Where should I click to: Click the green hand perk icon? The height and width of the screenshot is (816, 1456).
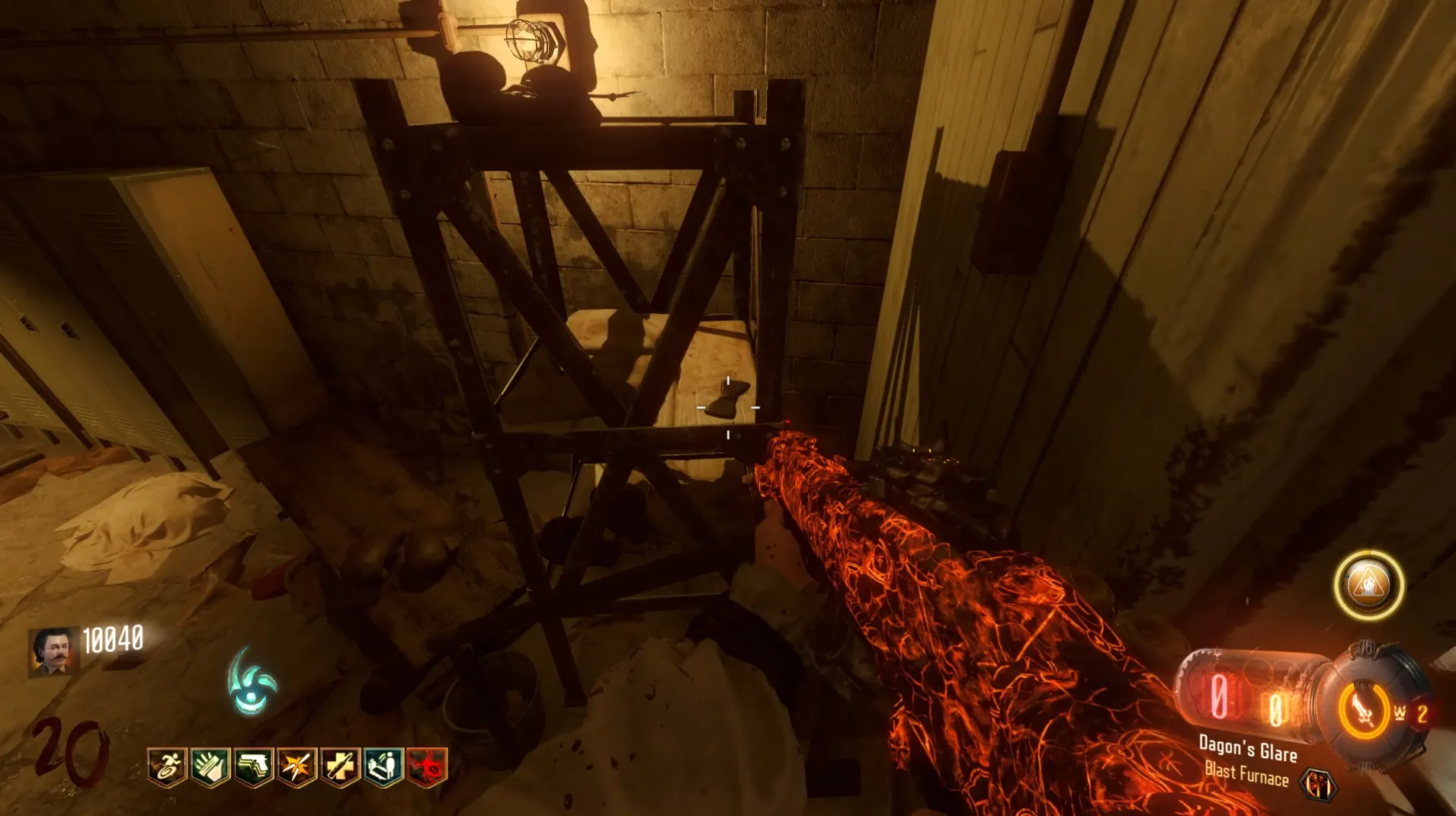coord(210,766)
